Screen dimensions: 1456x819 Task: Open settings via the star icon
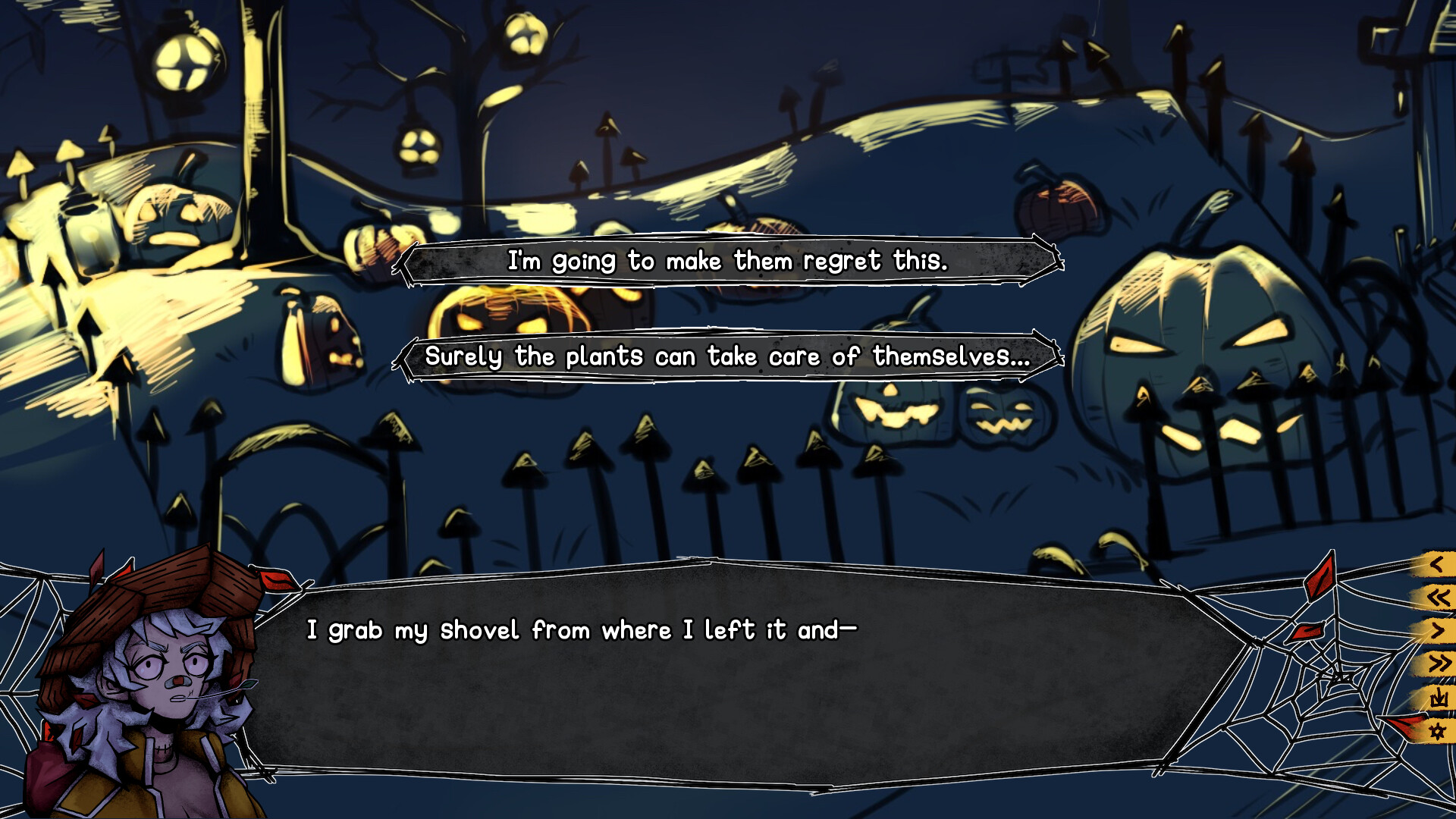pyautogui.click(x=1438, y=730)
